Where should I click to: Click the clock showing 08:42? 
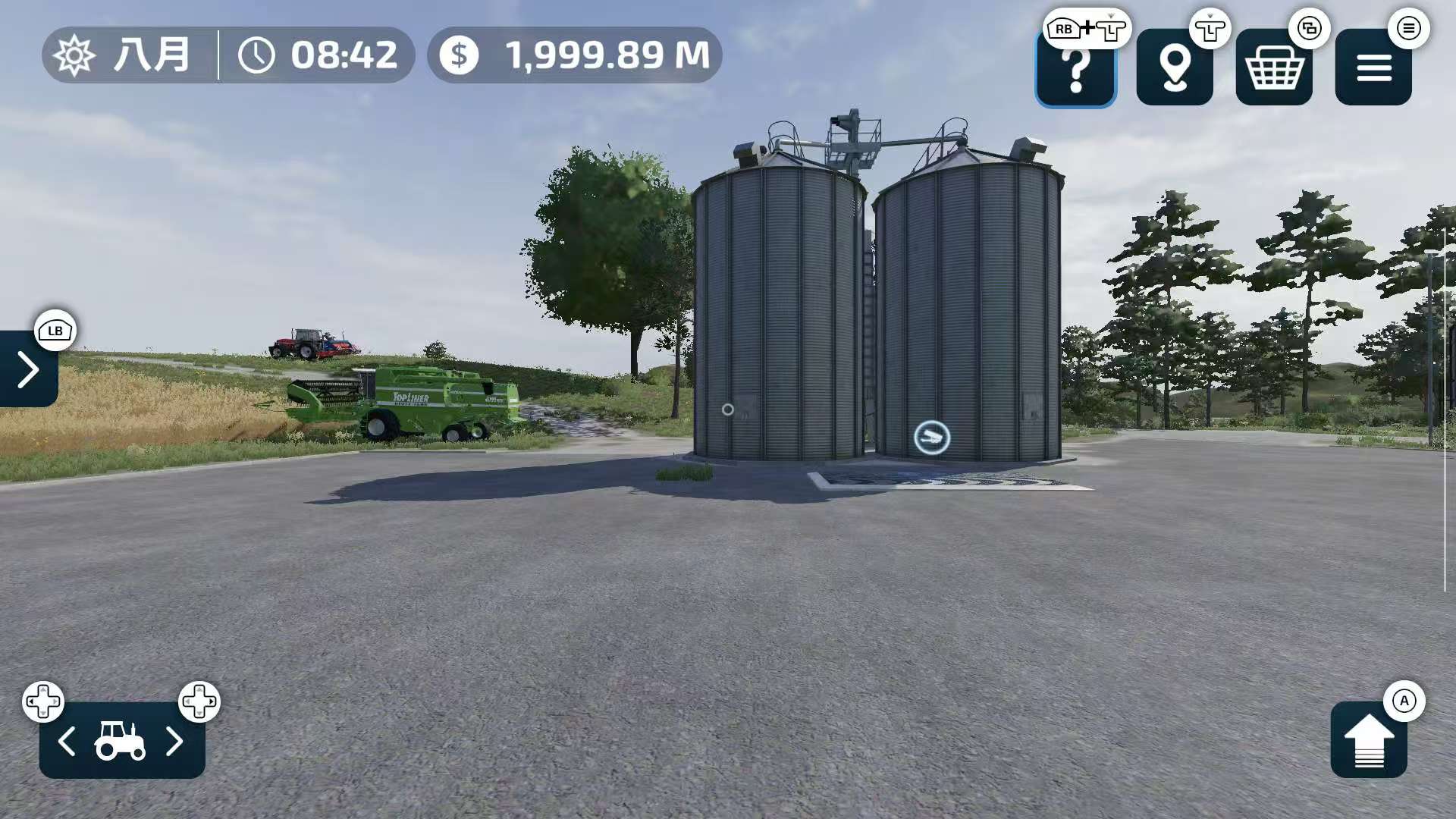[318, 55]
